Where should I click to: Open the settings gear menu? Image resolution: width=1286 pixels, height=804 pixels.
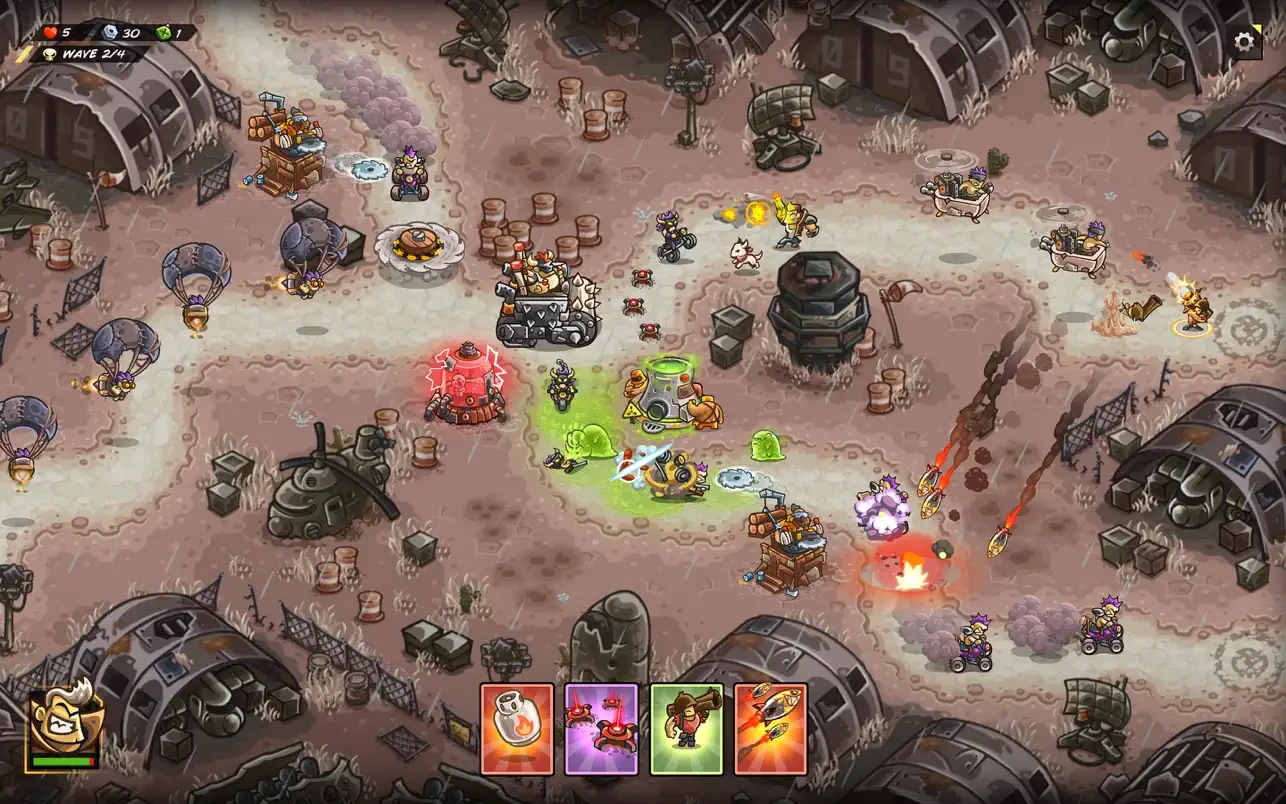tap(1244, 41)
